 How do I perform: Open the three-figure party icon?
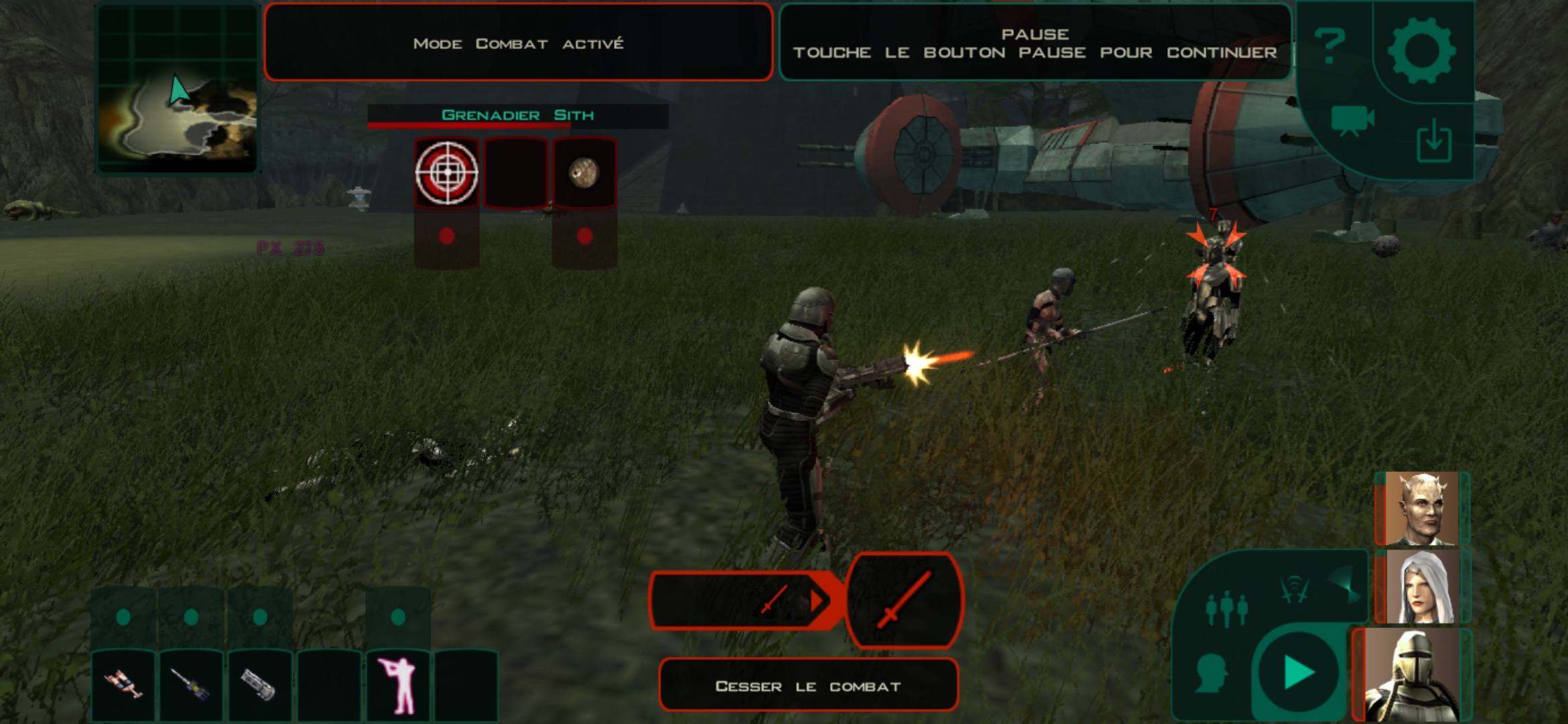[x=1226, y=609]
